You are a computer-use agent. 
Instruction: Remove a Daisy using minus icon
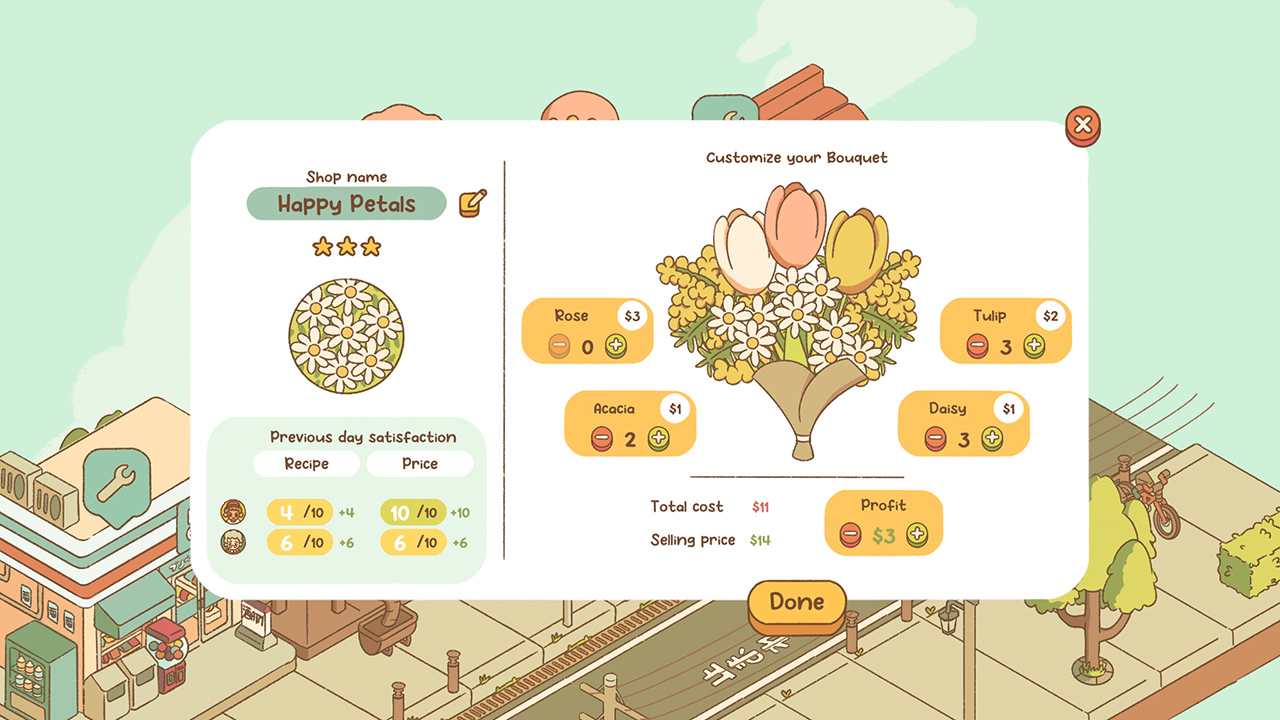pyautogui.click(x=935, y=440)
